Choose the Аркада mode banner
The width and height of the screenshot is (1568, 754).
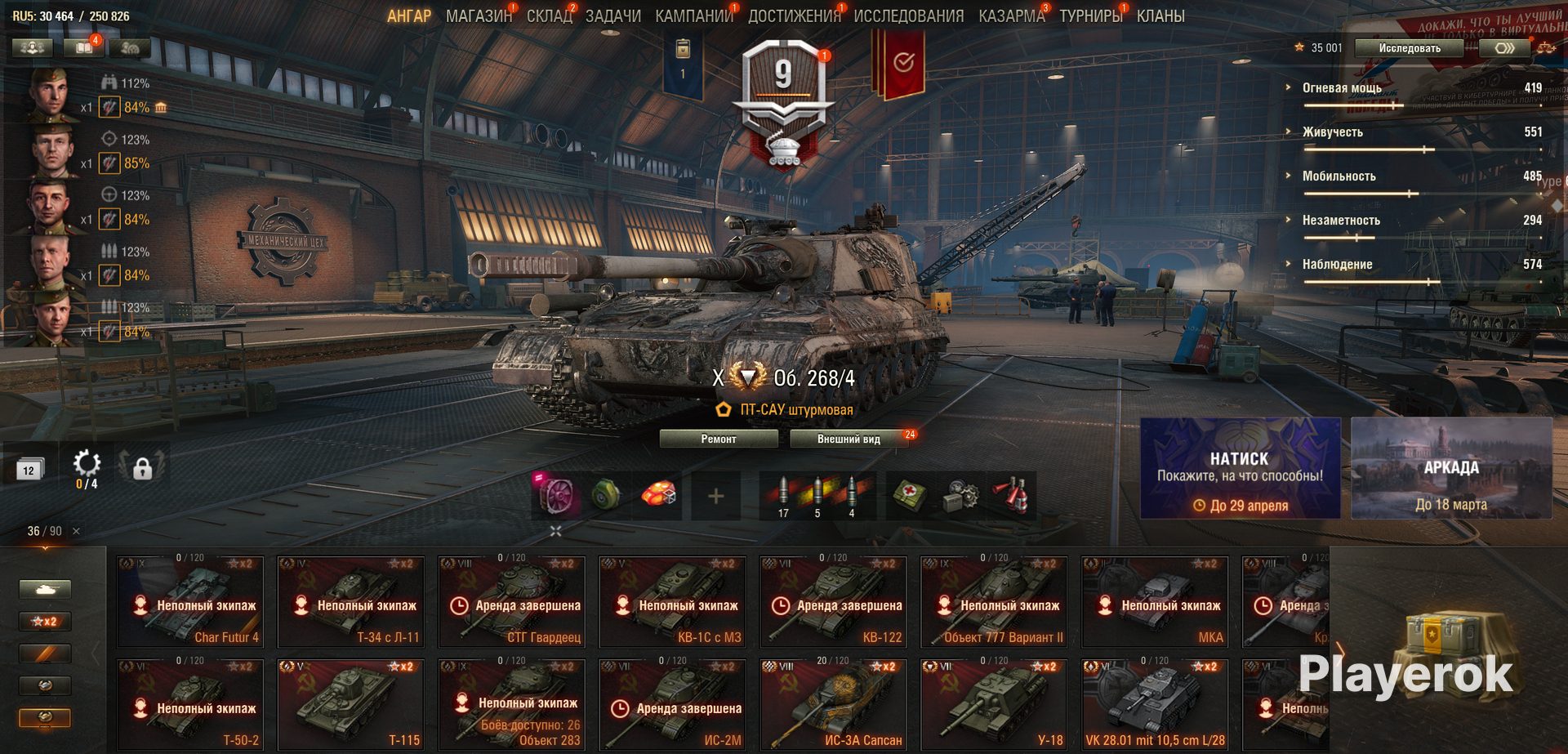1451,469
